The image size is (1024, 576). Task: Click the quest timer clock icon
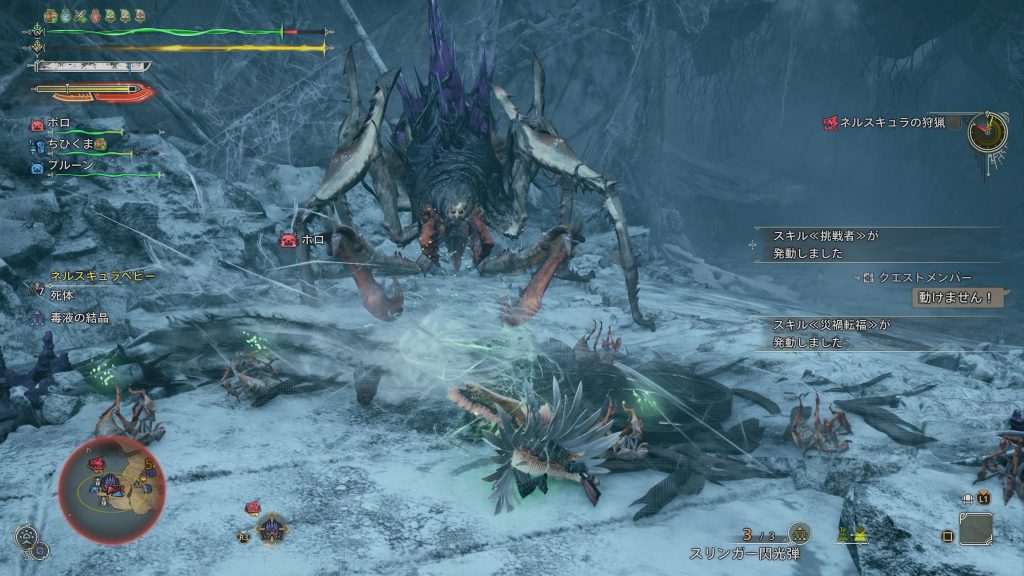pyautogui.click(x=987, y=131)
